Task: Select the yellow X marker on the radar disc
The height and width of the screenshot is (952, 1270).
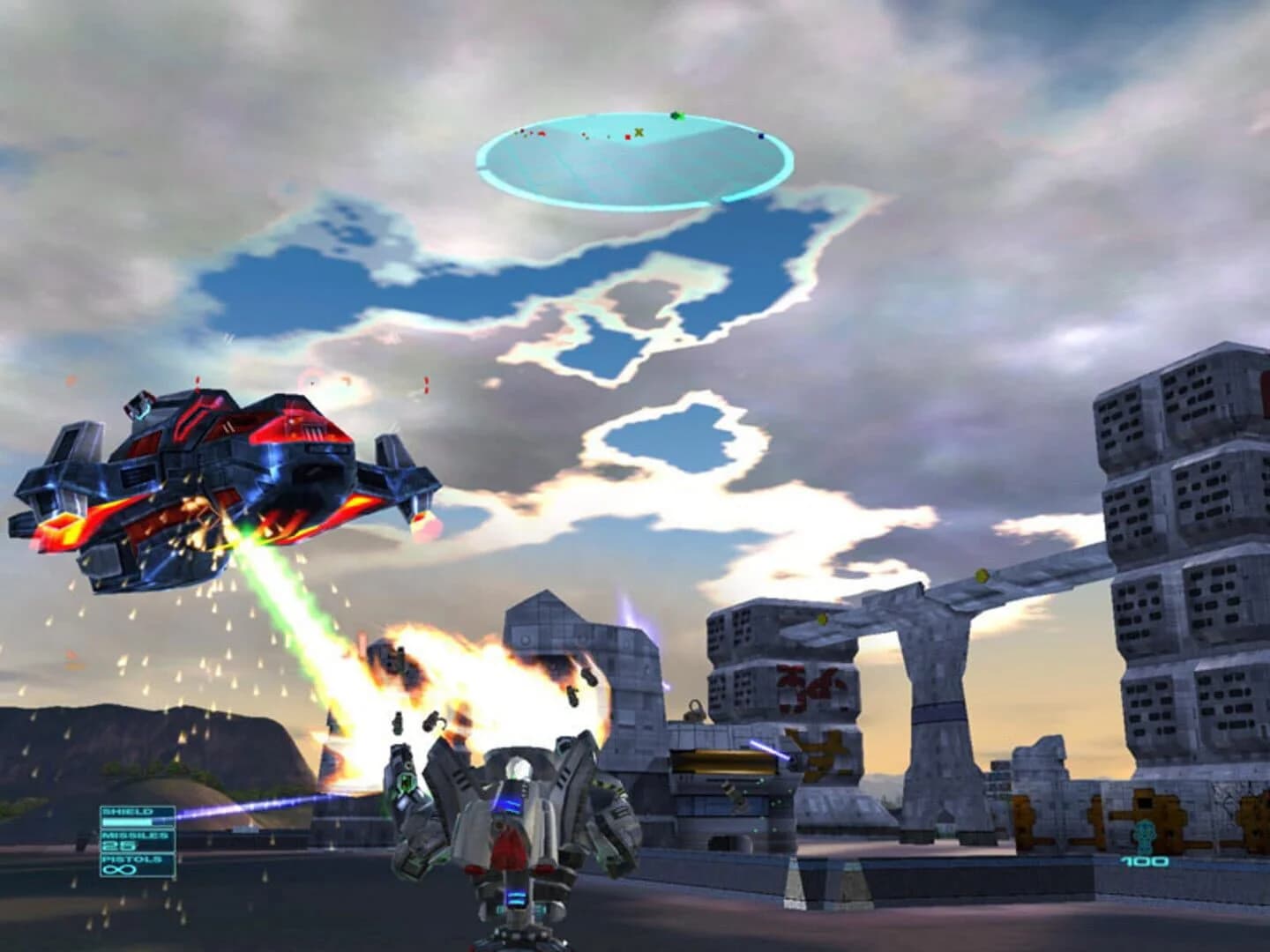Action: pyautogui.click(x=639, y=131)
